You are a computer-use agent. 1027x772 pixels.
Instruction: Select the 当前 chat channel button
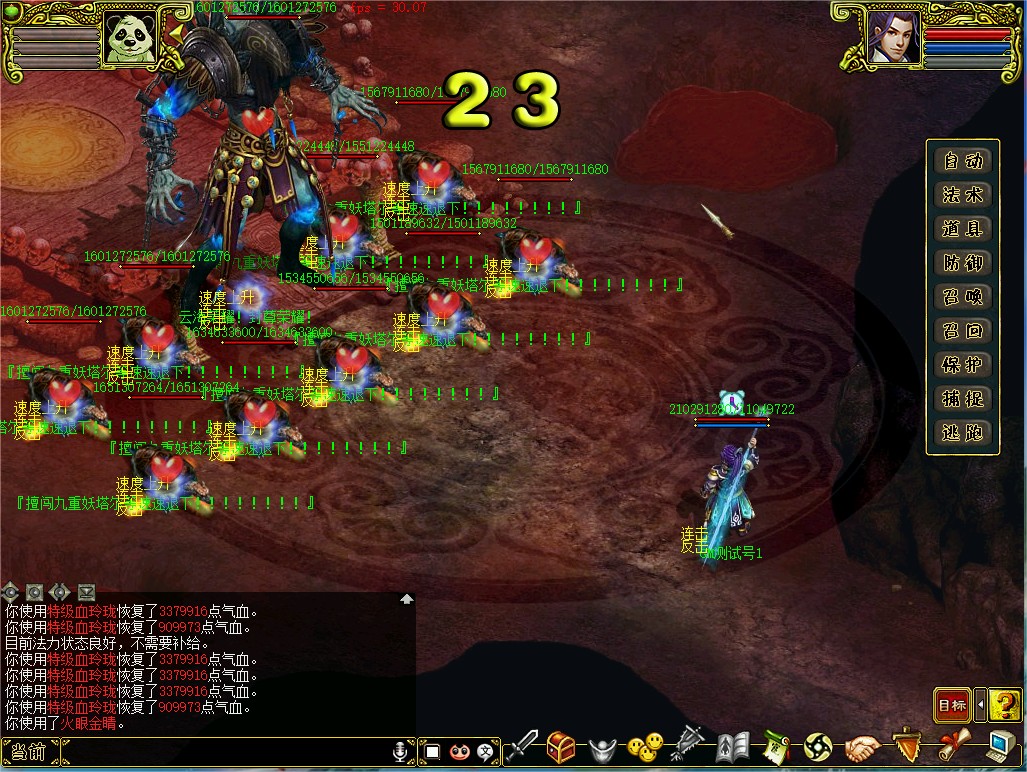tap(28, 752)
